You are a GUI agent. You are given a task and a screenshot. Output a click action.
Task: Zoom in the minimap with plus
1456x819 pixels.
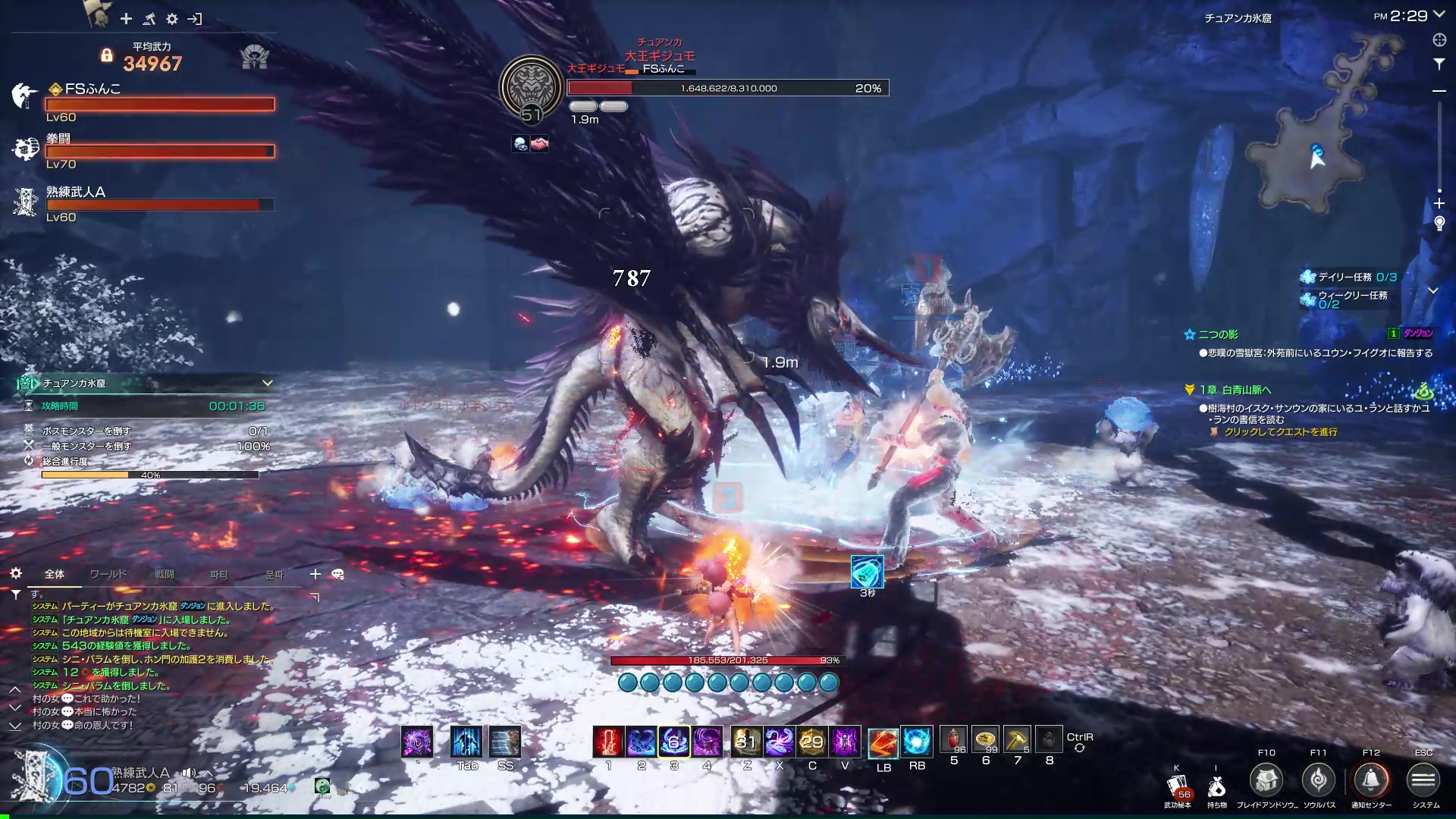coord(1439,203)
